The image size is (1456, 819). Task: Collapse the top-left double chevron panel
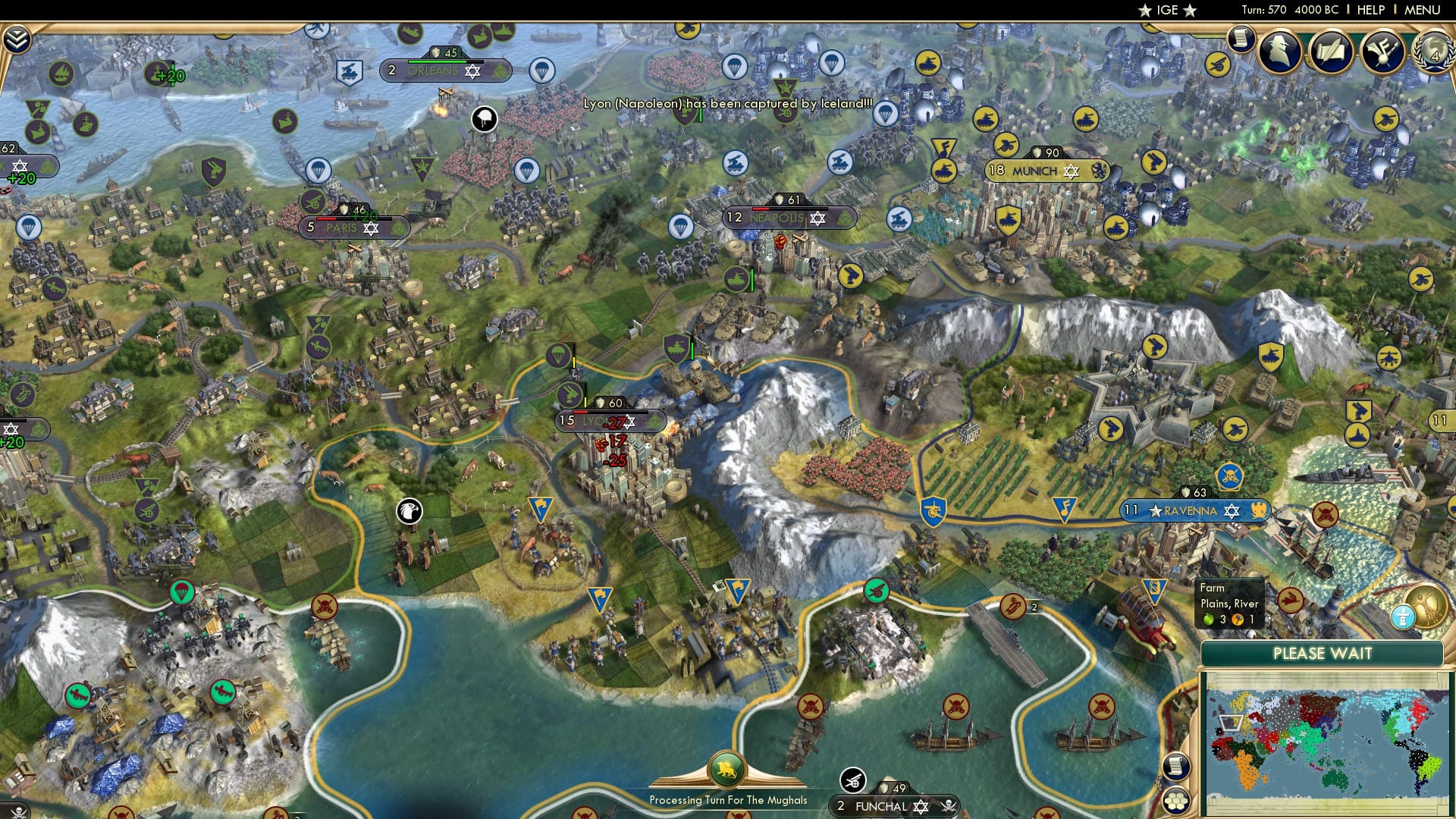click(17, 39)
